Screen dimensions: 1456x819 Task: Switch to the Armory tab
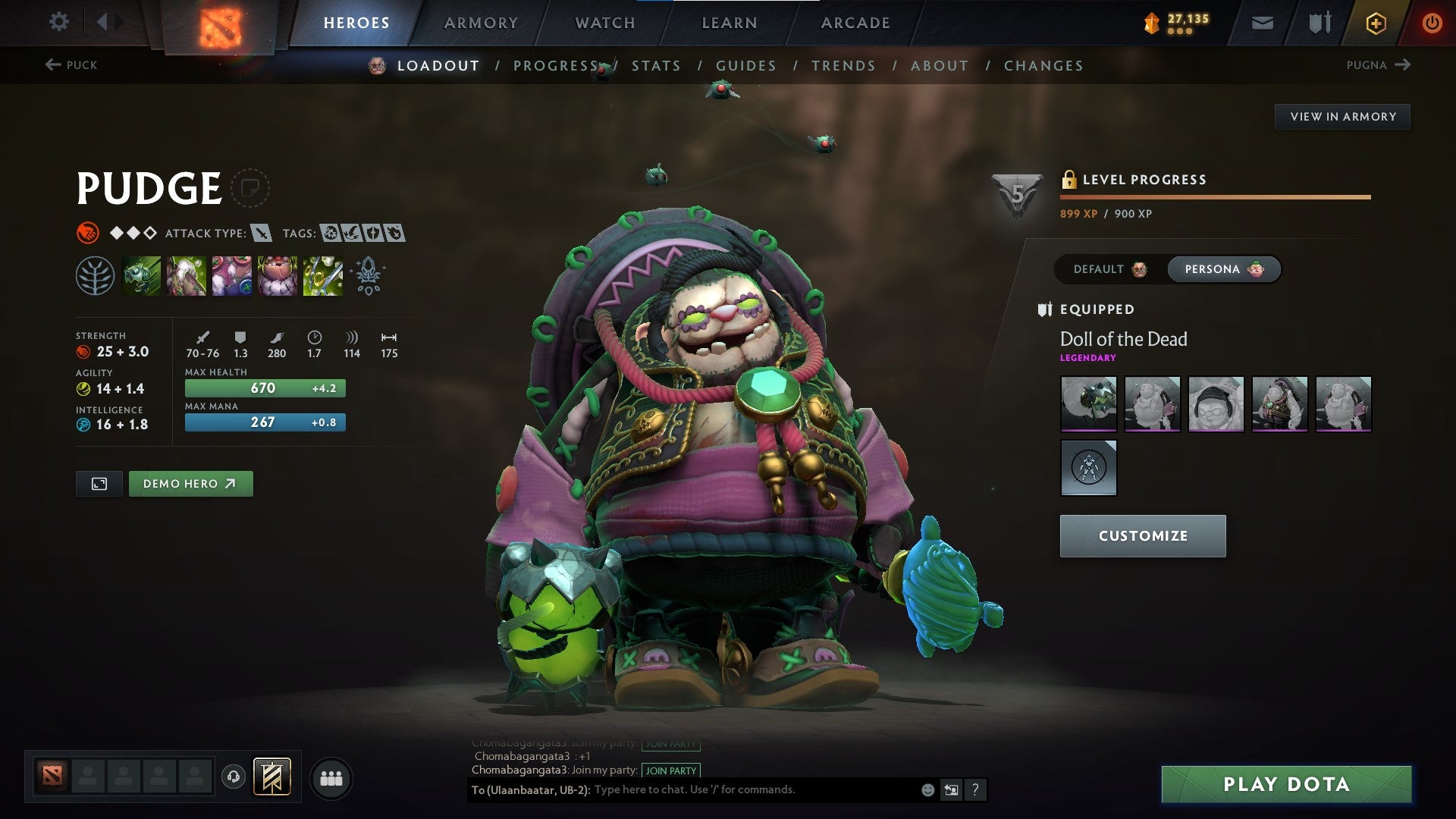pos(481,23)
